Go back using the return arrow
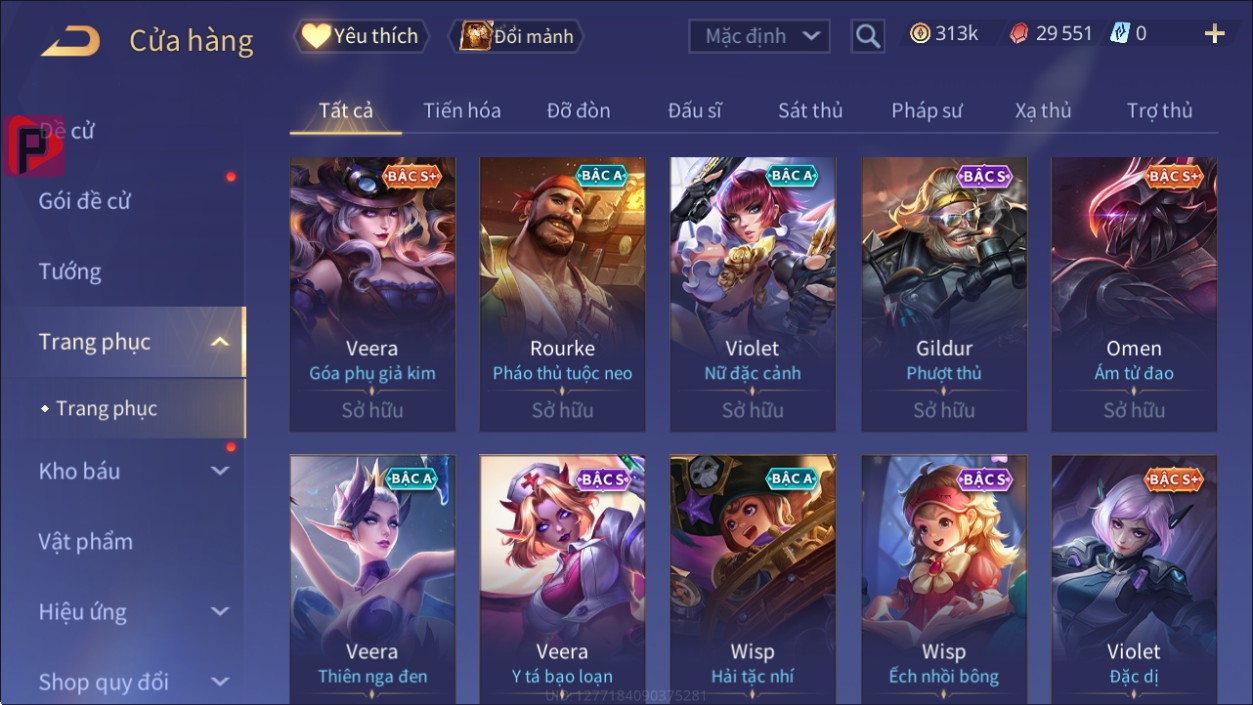 [x=70, y=41]
